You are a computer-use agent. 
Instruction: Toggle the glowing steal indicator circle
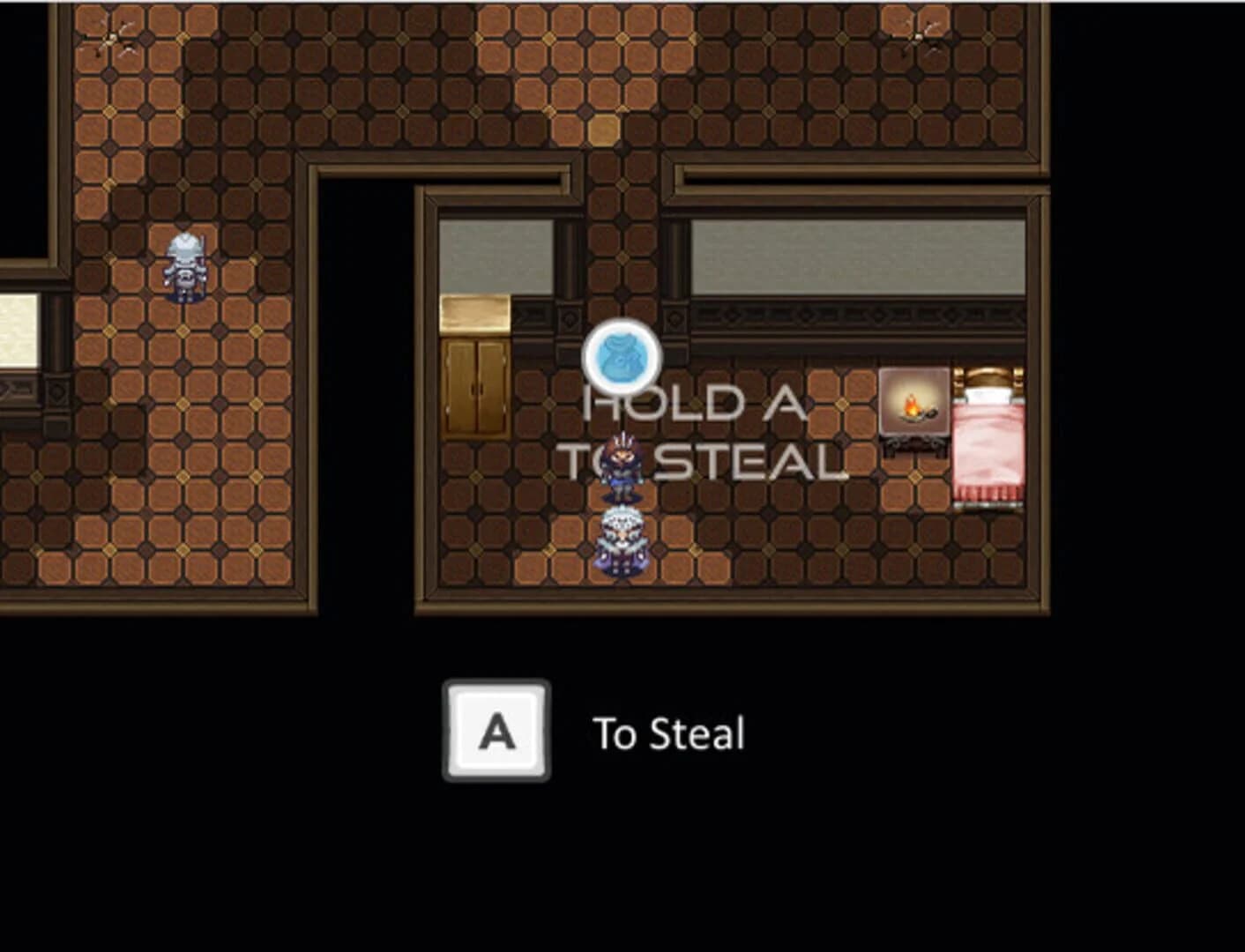pyautogui.click(x=623, y=359)
